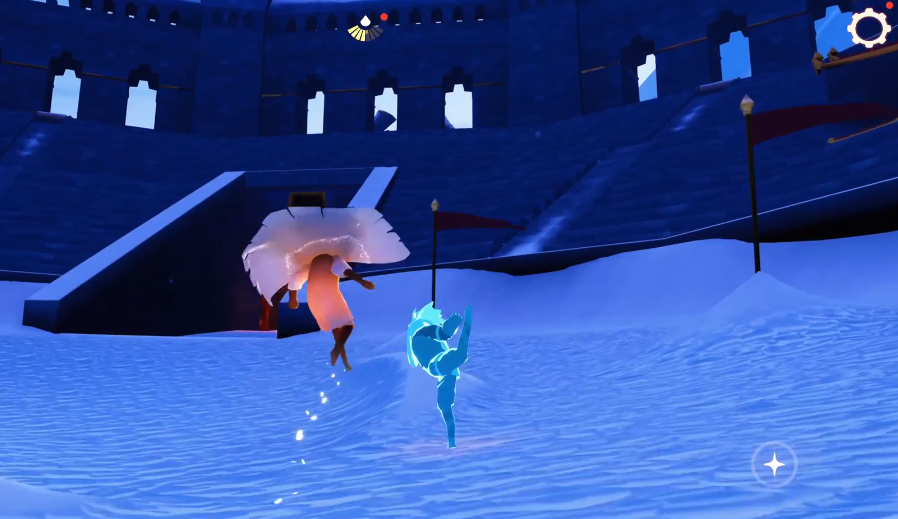Screen dimensions: 898x519
Task: Open the settings gear menu
Action: pos(868,28)
